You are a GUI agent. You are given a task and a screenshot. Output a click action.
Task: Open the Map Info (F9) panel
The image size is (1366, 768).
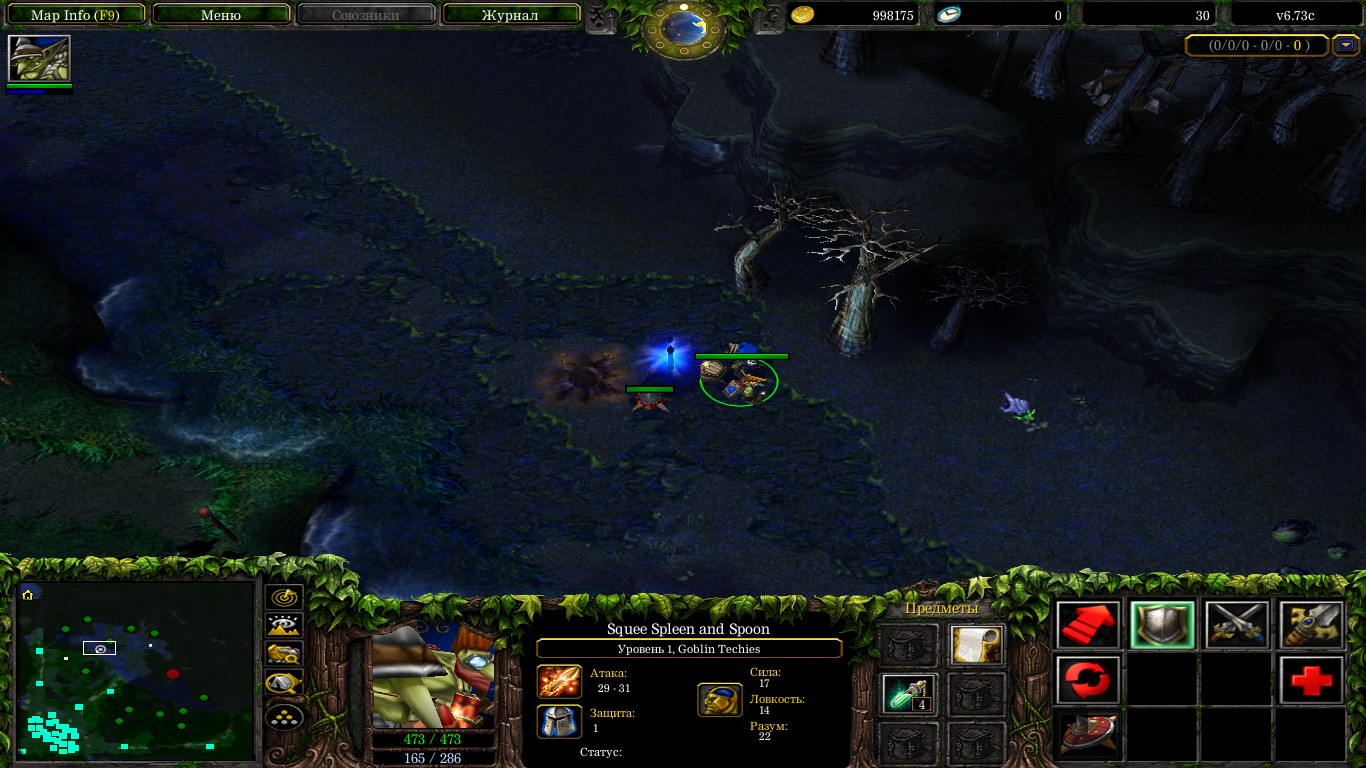(76, 15)
